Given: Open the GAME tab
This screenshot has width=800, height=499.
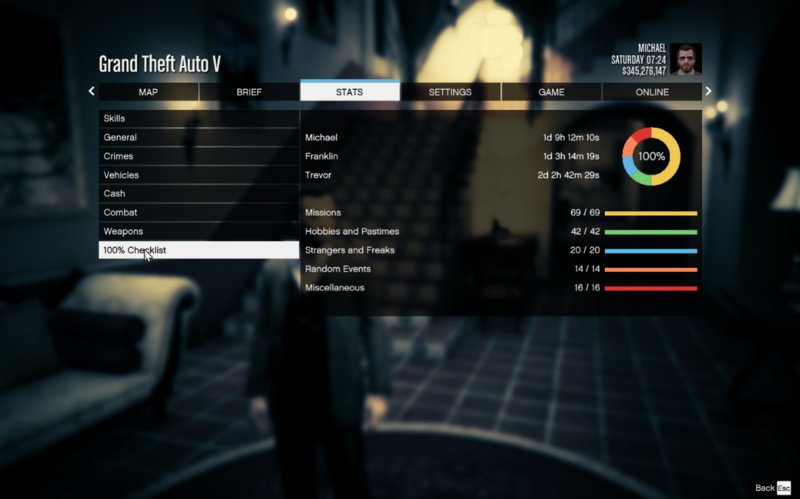Looking at the screenshot, I should pyautogui.click(x=551, y=92).
